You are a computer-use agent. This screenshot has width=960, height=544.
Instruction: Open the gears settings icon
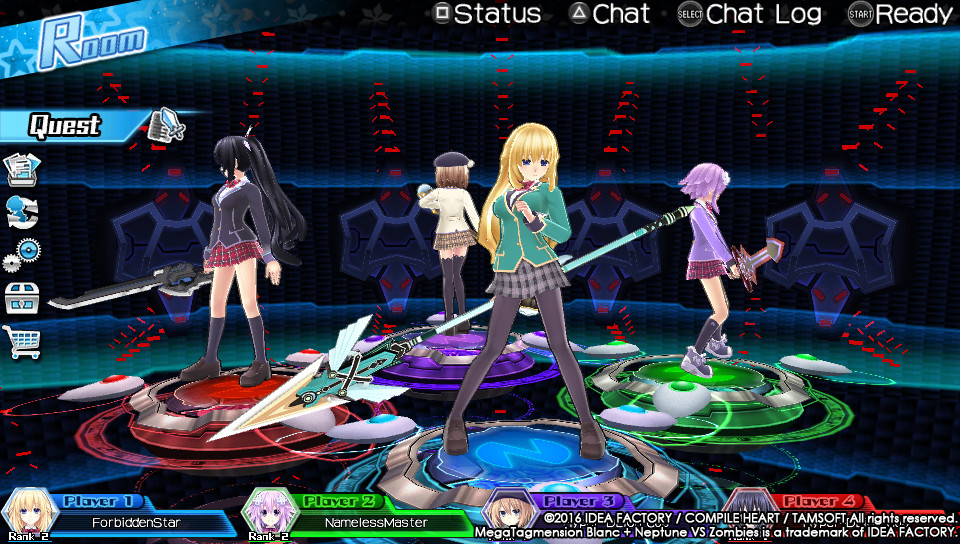tap(22, 254)
